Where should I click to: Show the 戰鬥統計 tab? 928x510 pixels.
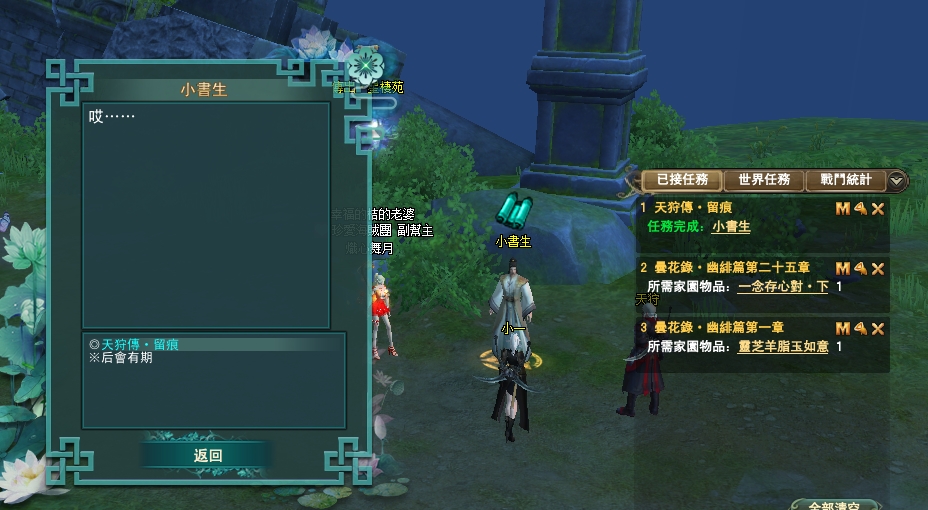pos(845,180)
